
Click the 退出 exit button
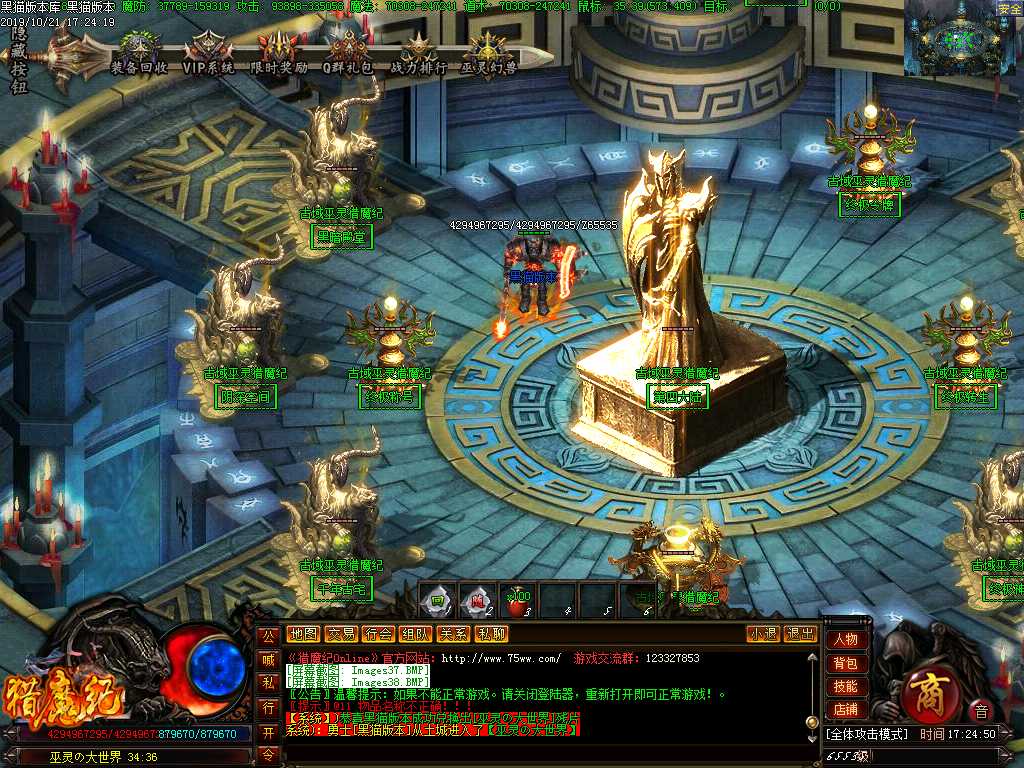pyautogui.click(x=800, y=634)
